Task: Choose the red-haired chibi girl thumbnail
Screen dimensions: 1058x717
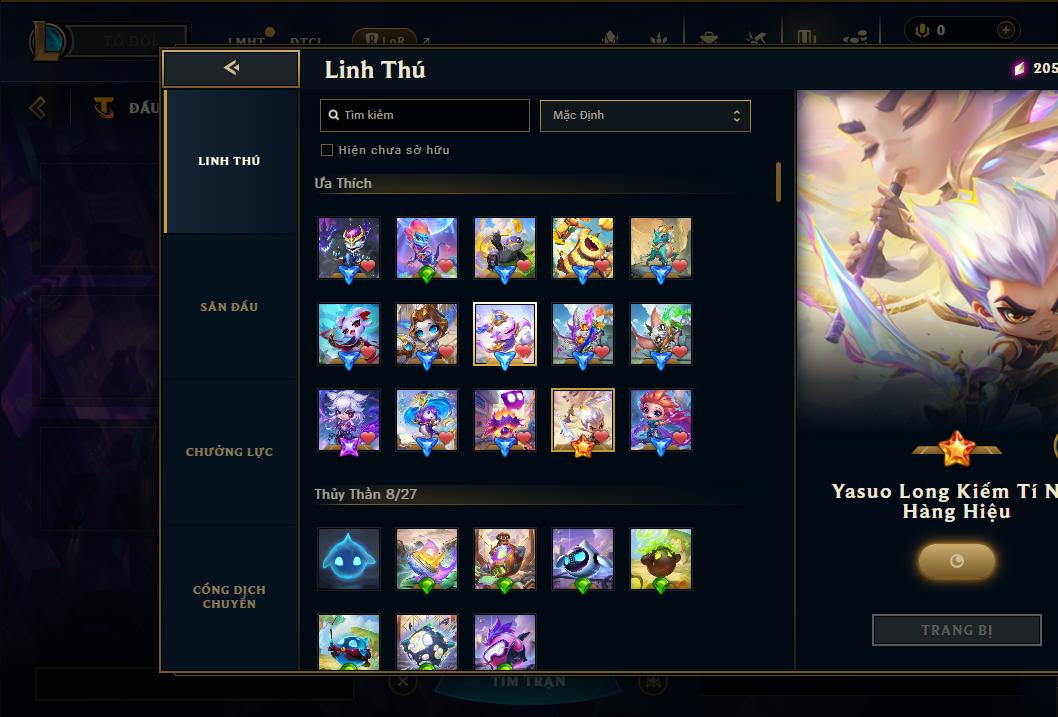Action: point(661,420)
